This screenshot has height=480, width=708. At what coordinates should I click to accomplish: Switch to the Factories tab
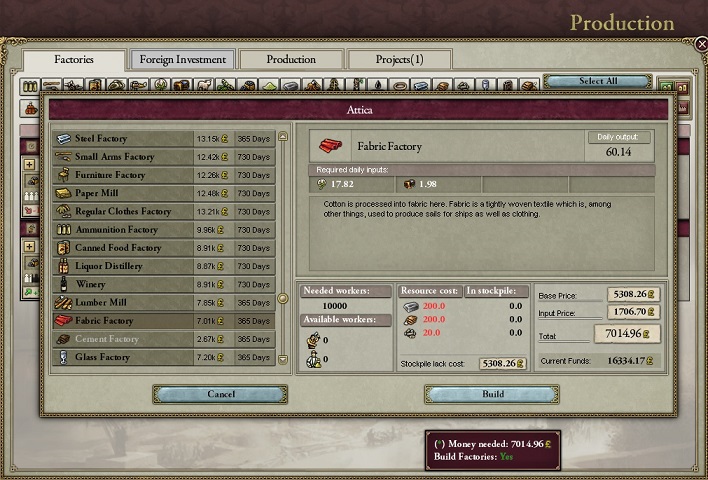click(74, 60)
